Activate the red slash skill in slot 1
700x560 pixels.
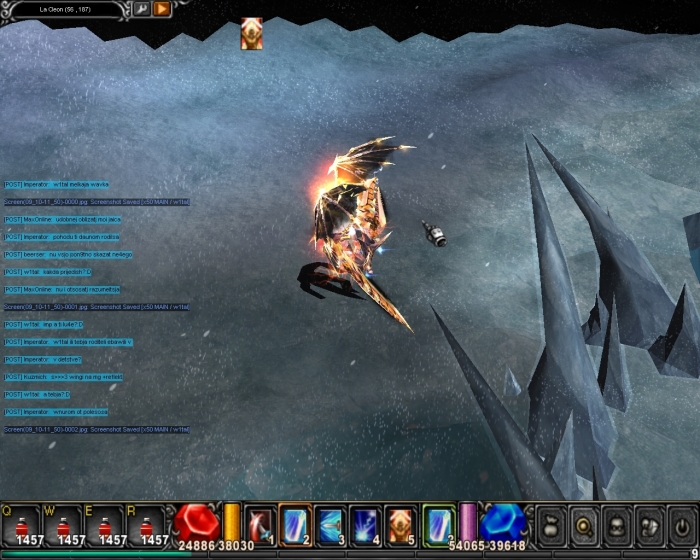click(x=260, y=524)
